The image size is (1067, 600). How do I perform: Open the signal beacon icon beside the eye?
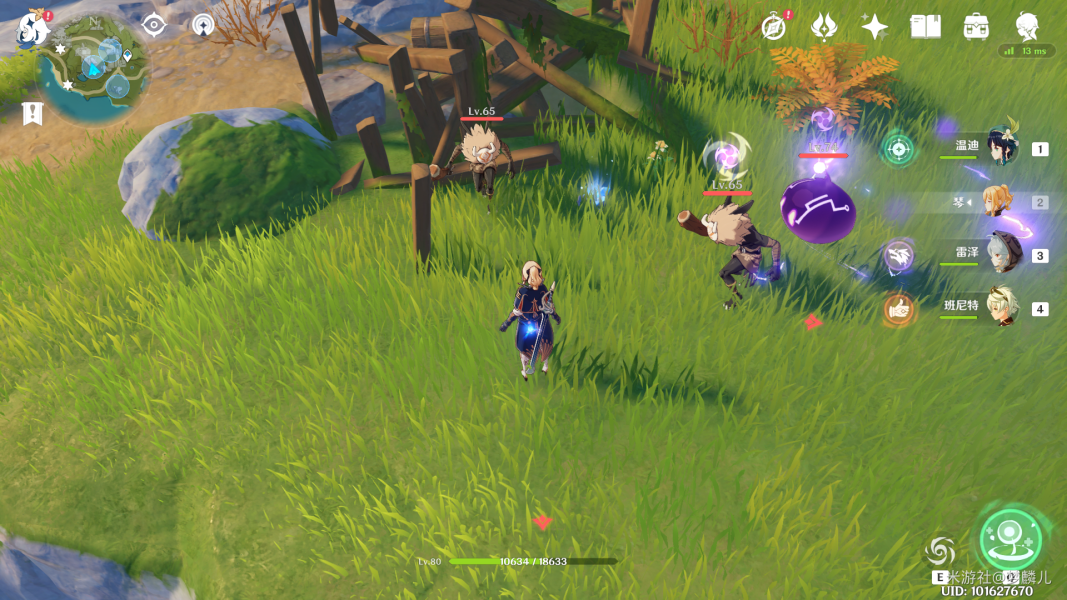tap(203, 25)
